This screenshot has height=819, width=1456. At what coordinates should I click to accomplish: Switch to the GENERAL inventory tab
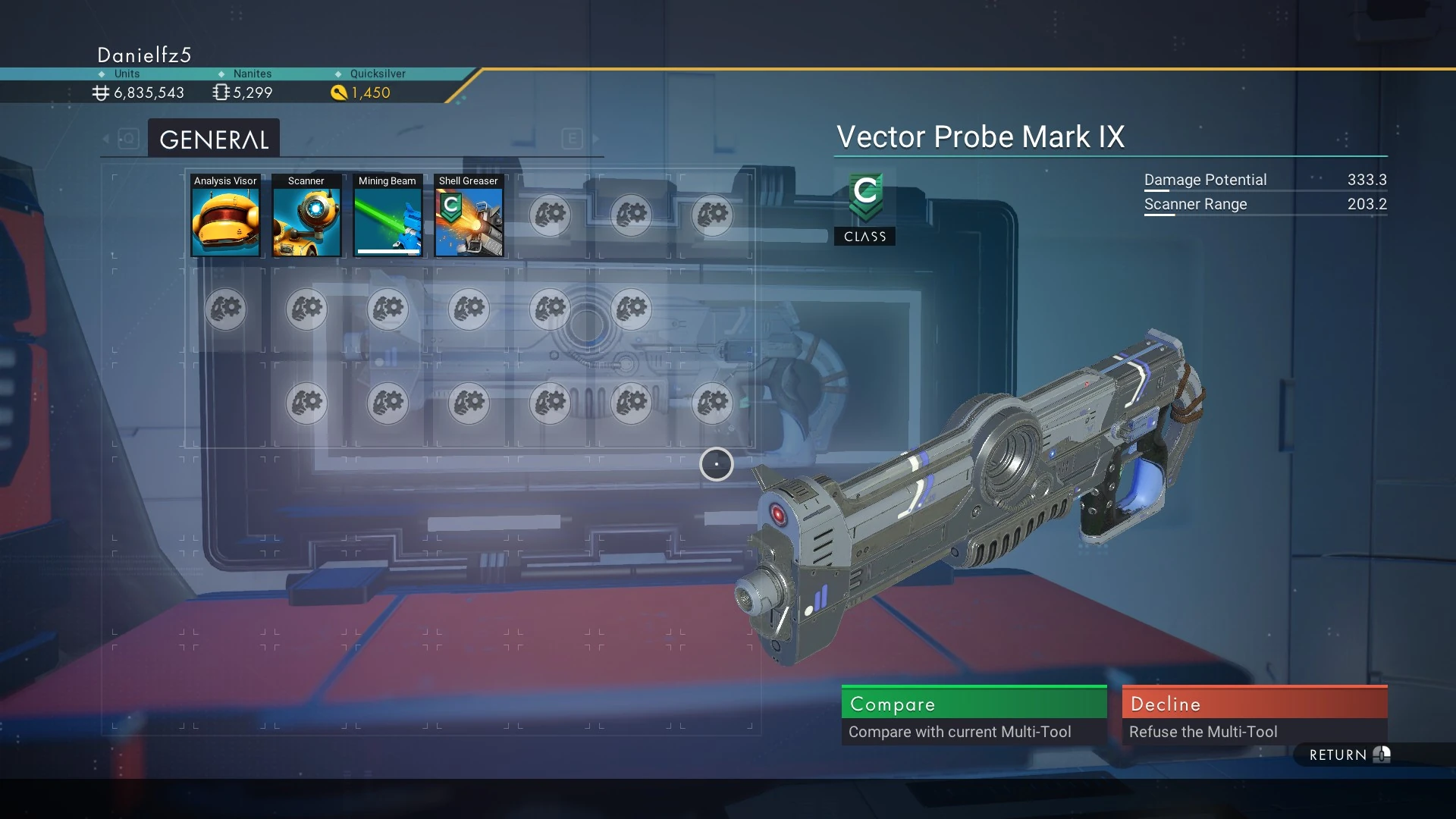(214, 140)
